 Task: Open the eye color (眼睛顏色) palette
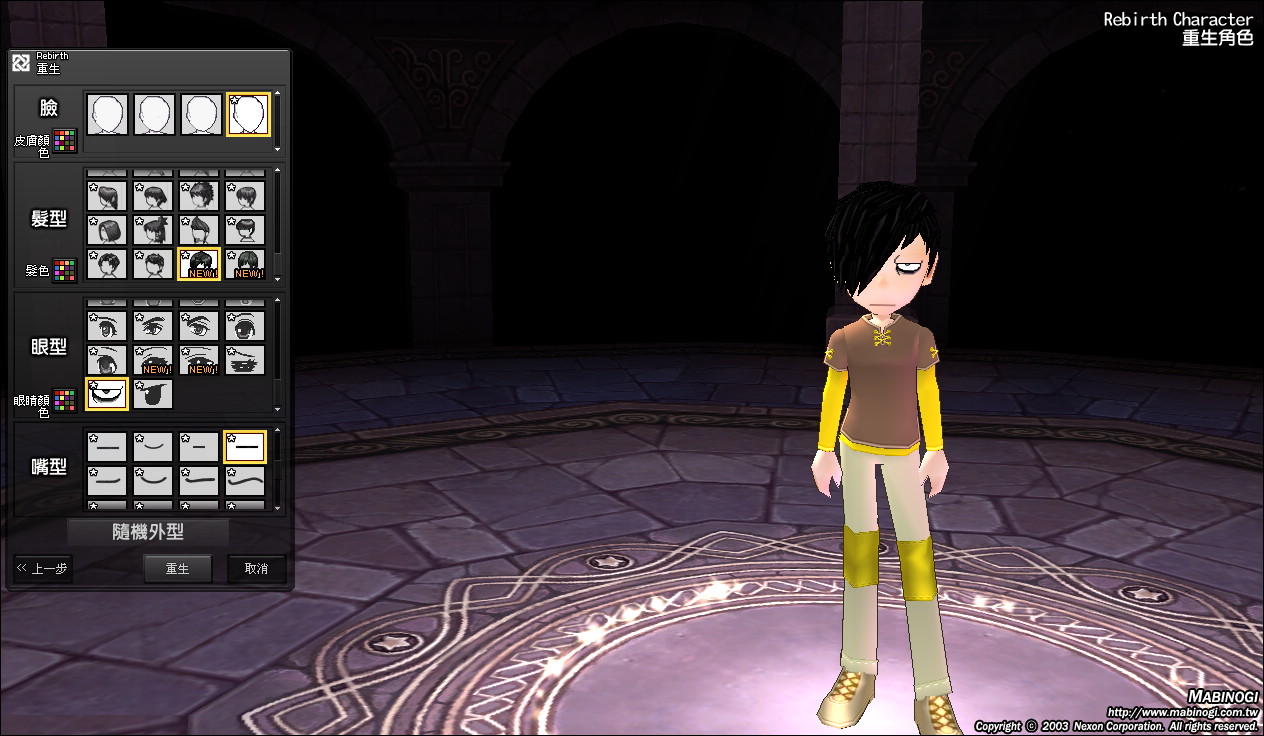point(65,401)
